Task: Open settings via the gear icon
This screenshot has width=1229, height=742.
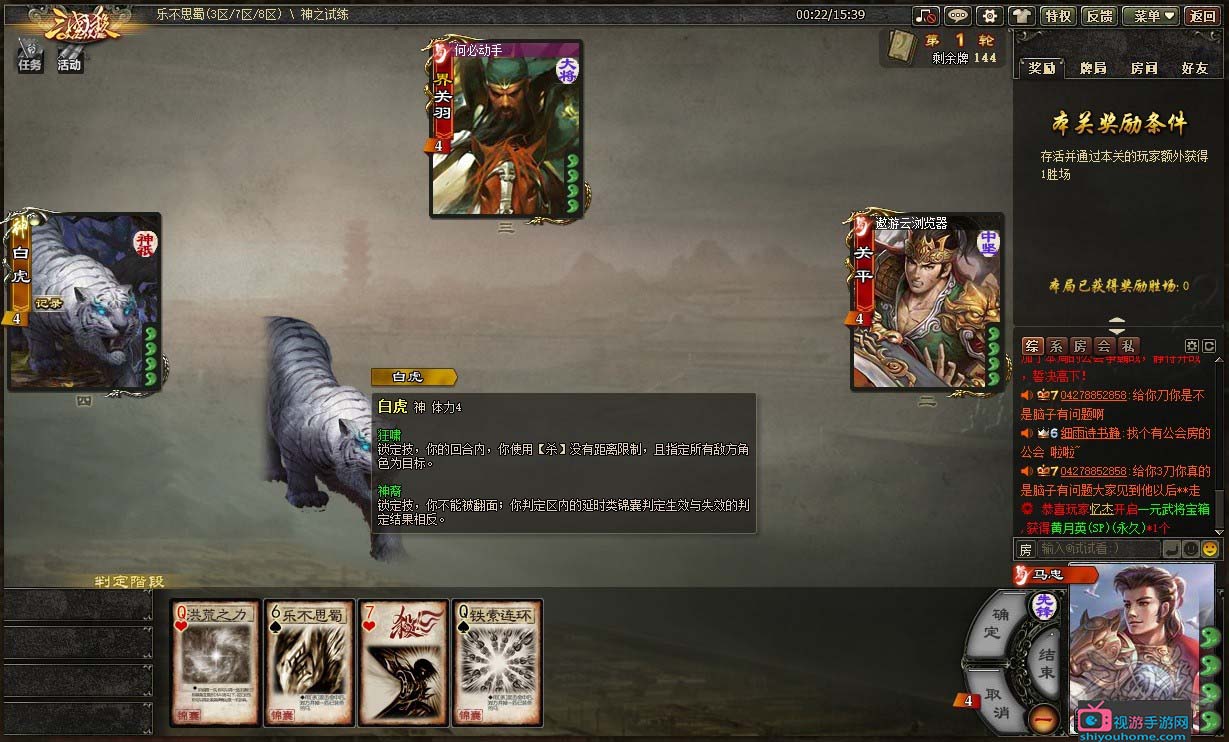Action: [x=989, y=16]
